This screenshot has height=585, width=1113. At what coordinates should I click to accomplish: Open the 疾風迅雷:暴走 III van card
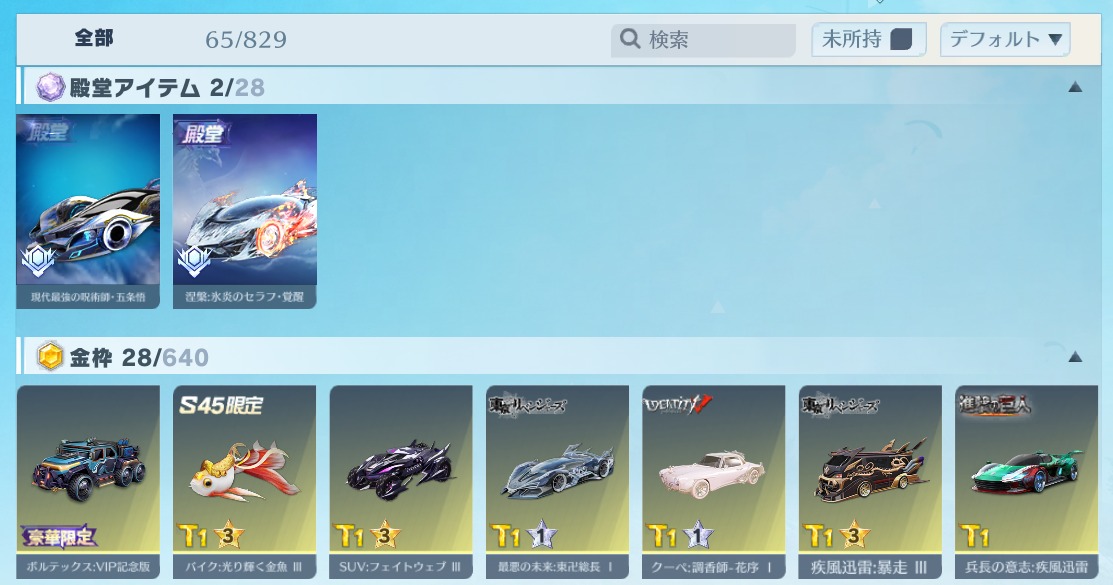870,480
